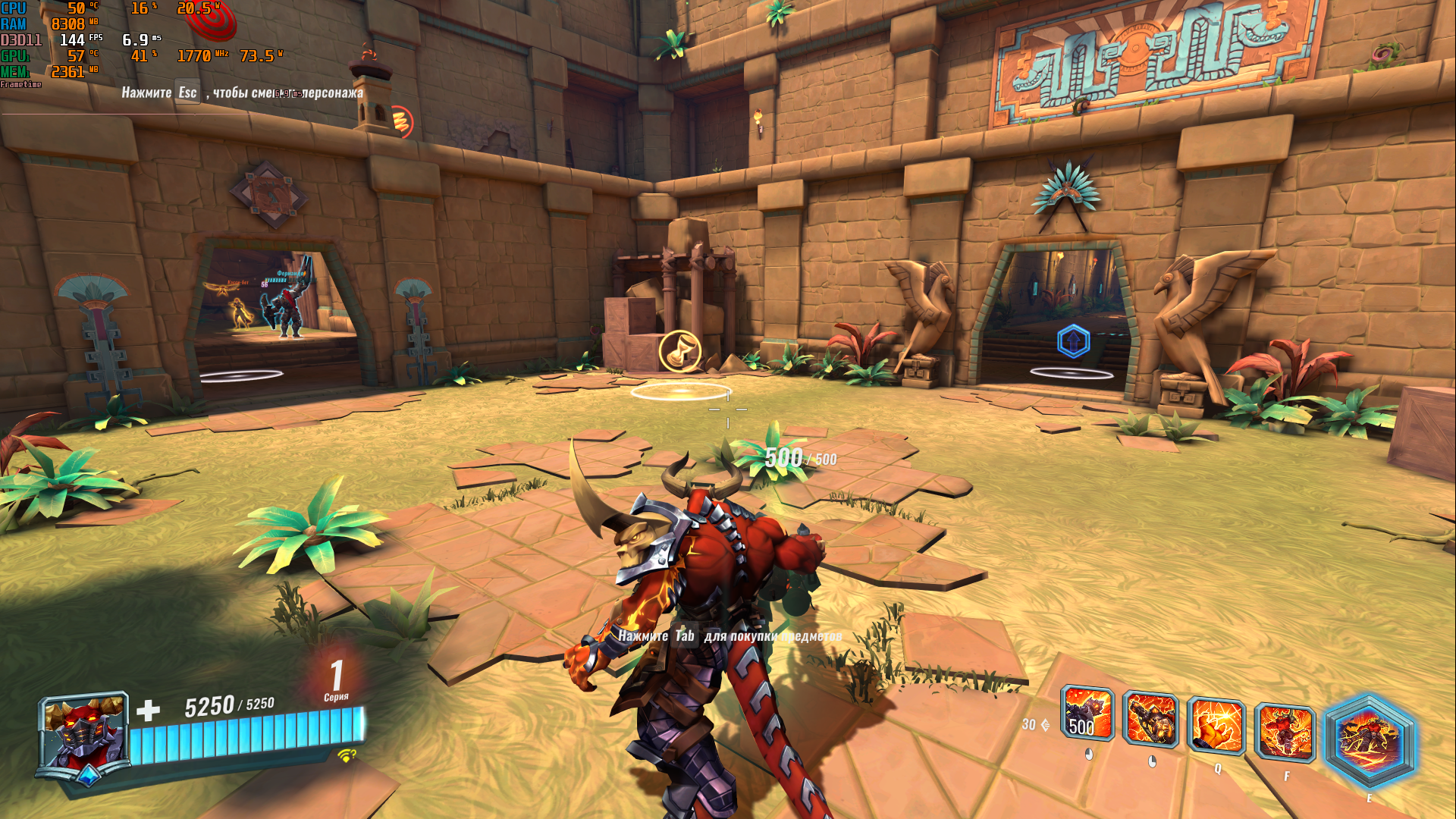Activate the hexagonal ultimate ability icon
Image resolution: width=1456 pixels, height=819 pixels.
click(1369, 742)
